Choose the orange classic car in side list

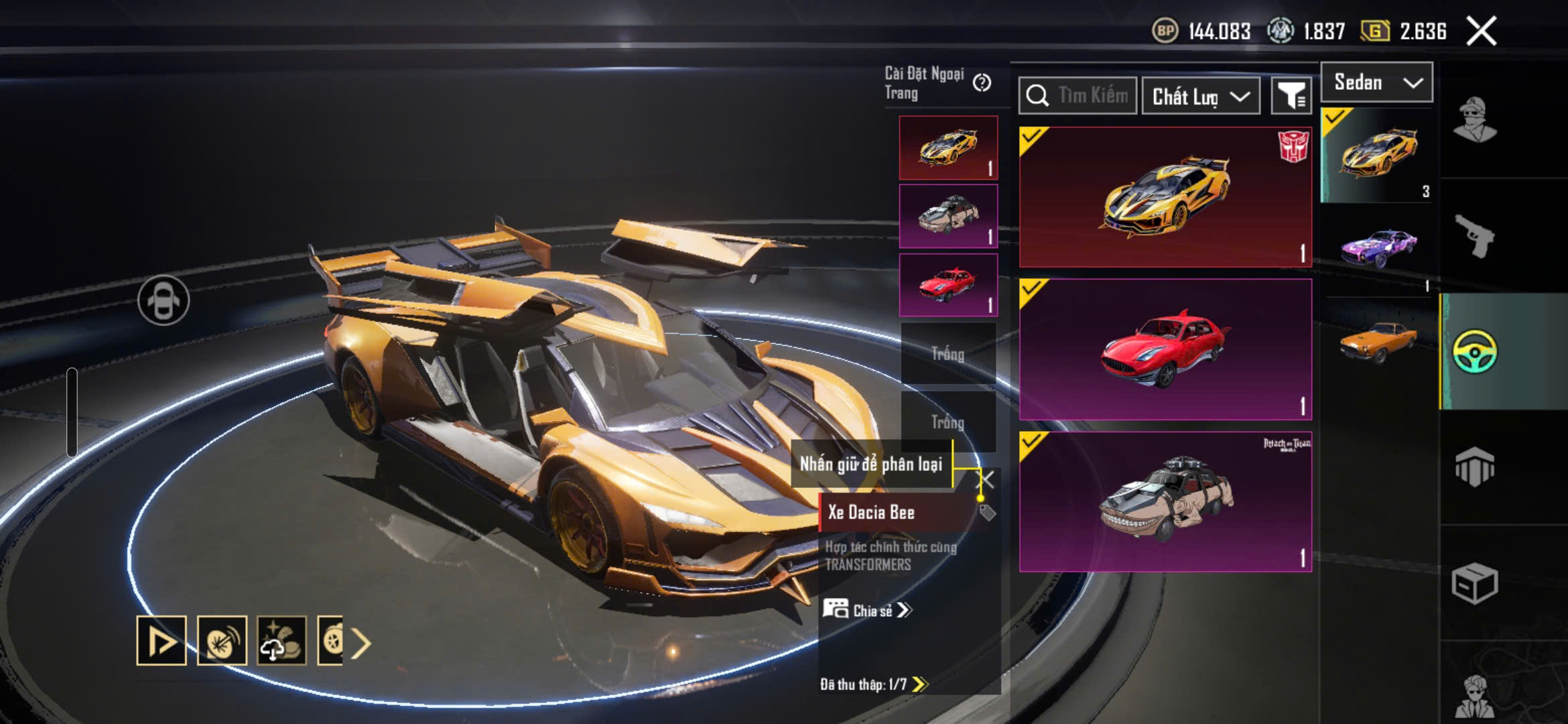pos(1378,342)
